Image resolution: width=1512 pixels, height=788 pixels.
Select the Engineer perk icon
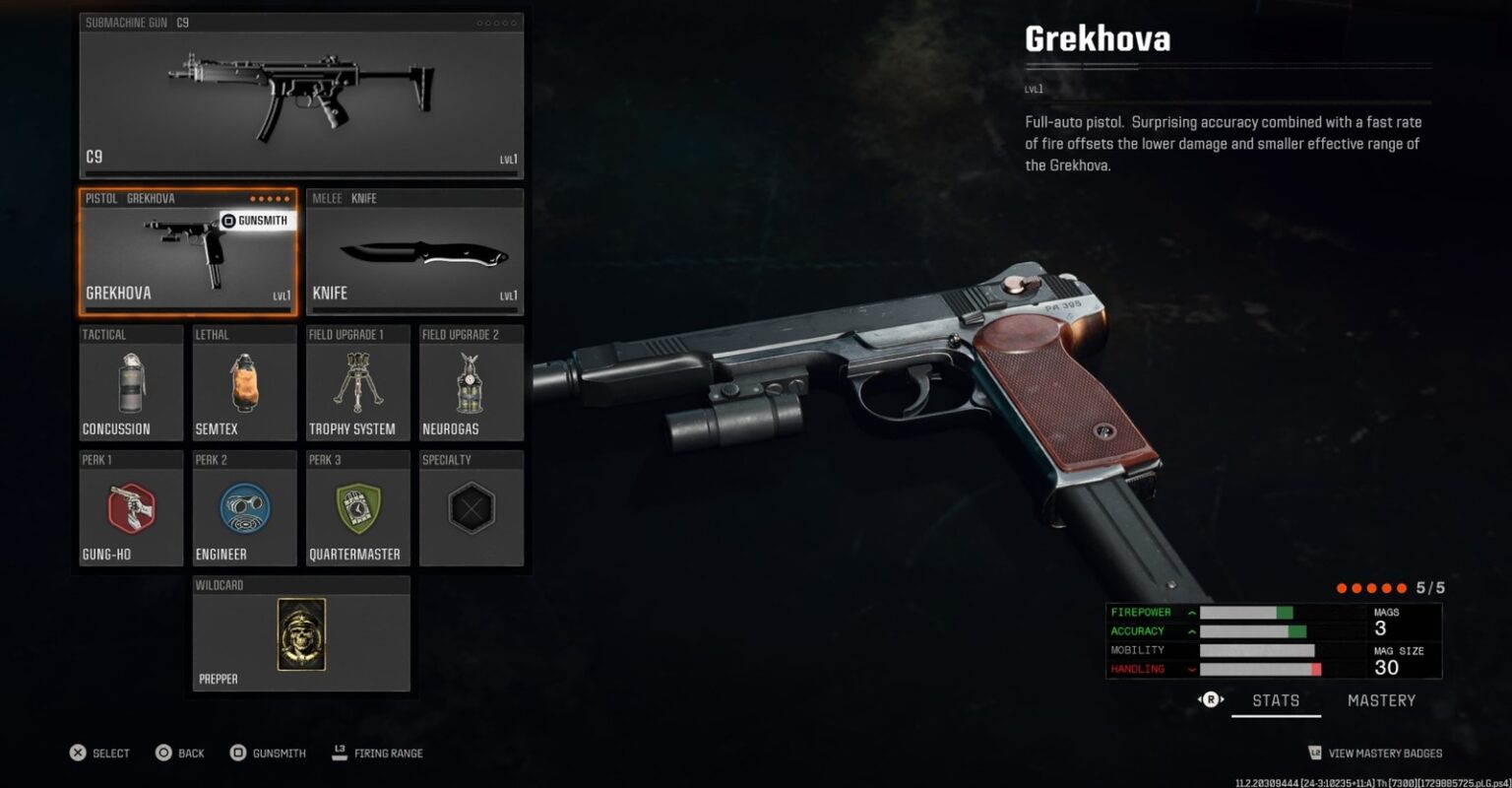[242, 508]
